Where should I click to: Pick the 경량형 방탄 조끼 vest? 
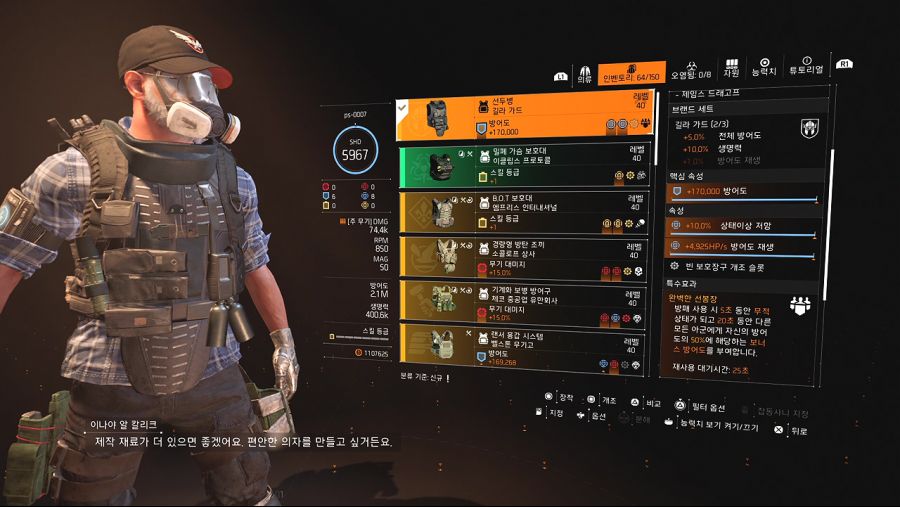click(525, 257)
